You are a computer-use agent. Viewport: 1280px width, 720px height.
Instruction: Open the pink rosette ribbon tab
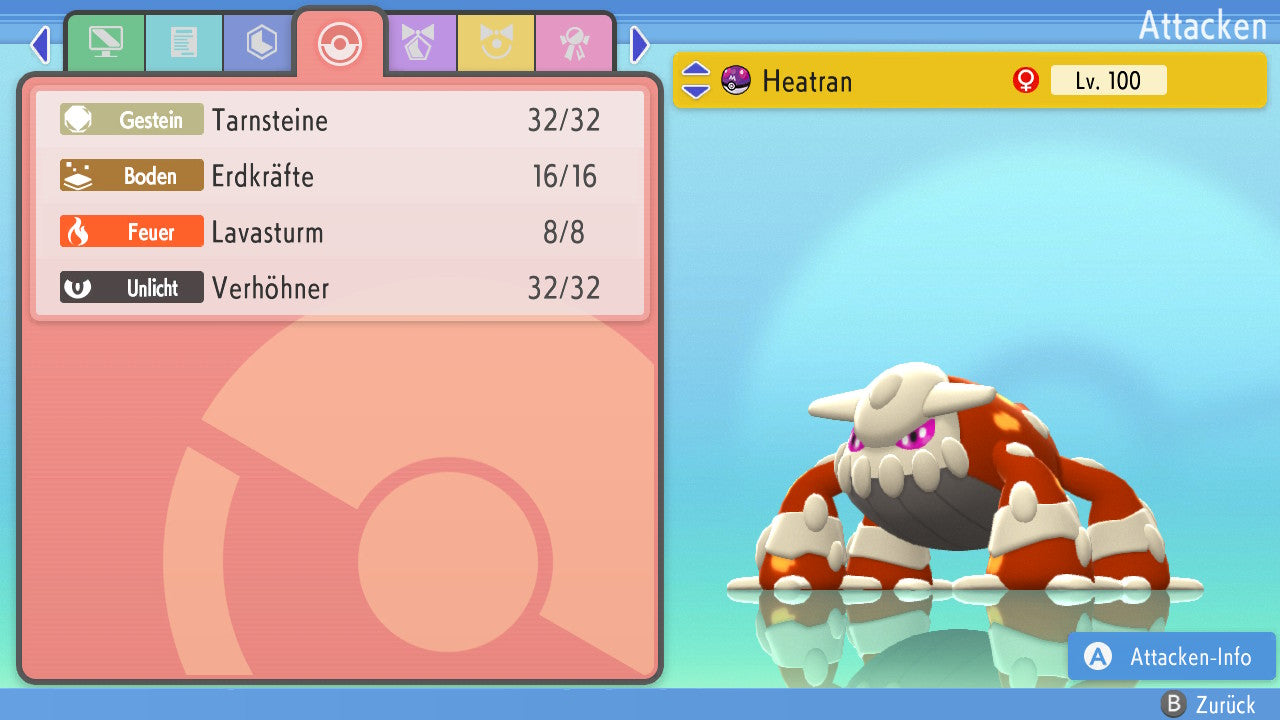[573, 43]
